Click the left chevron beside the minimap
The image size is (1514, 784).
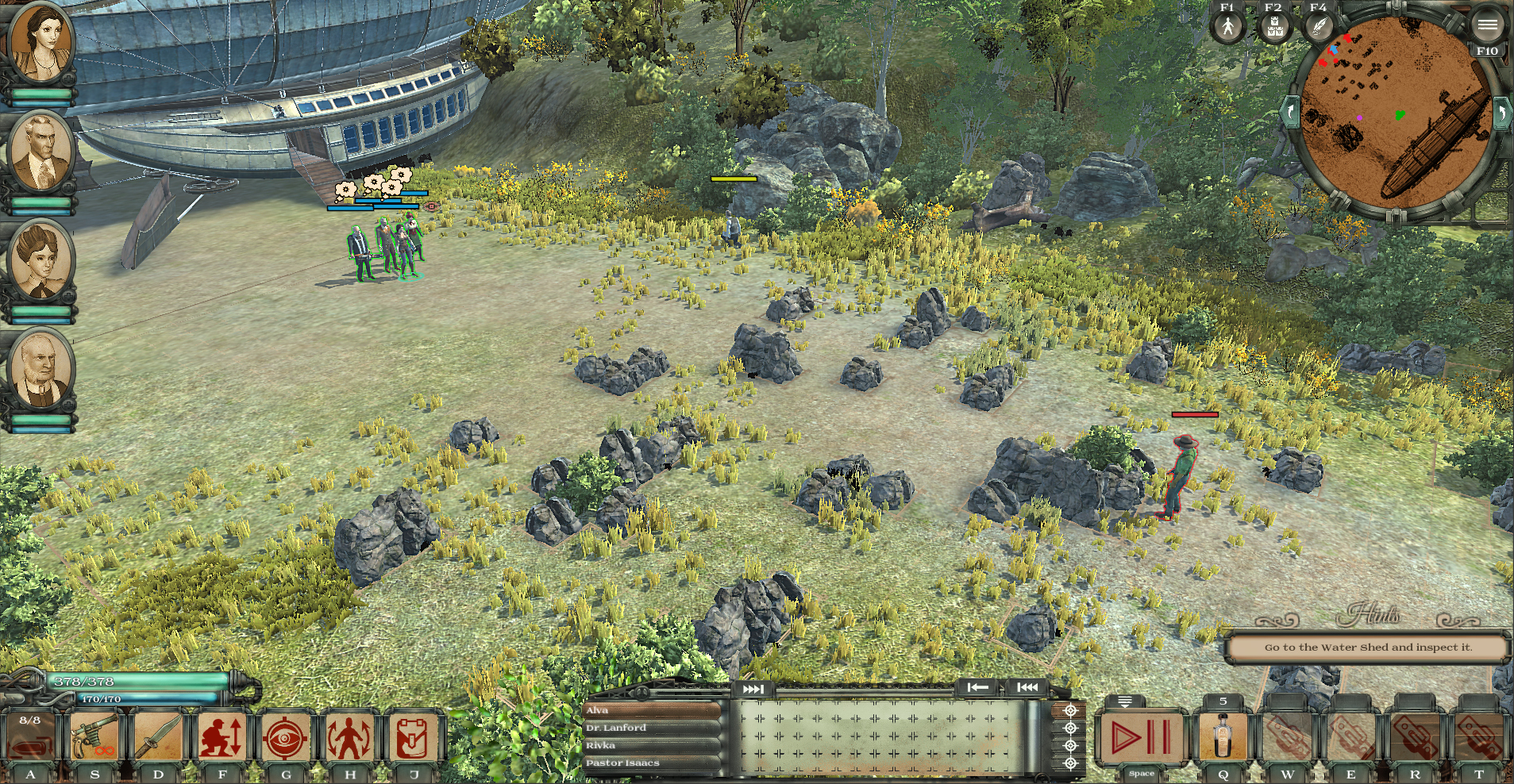(x=1289, y=111)
